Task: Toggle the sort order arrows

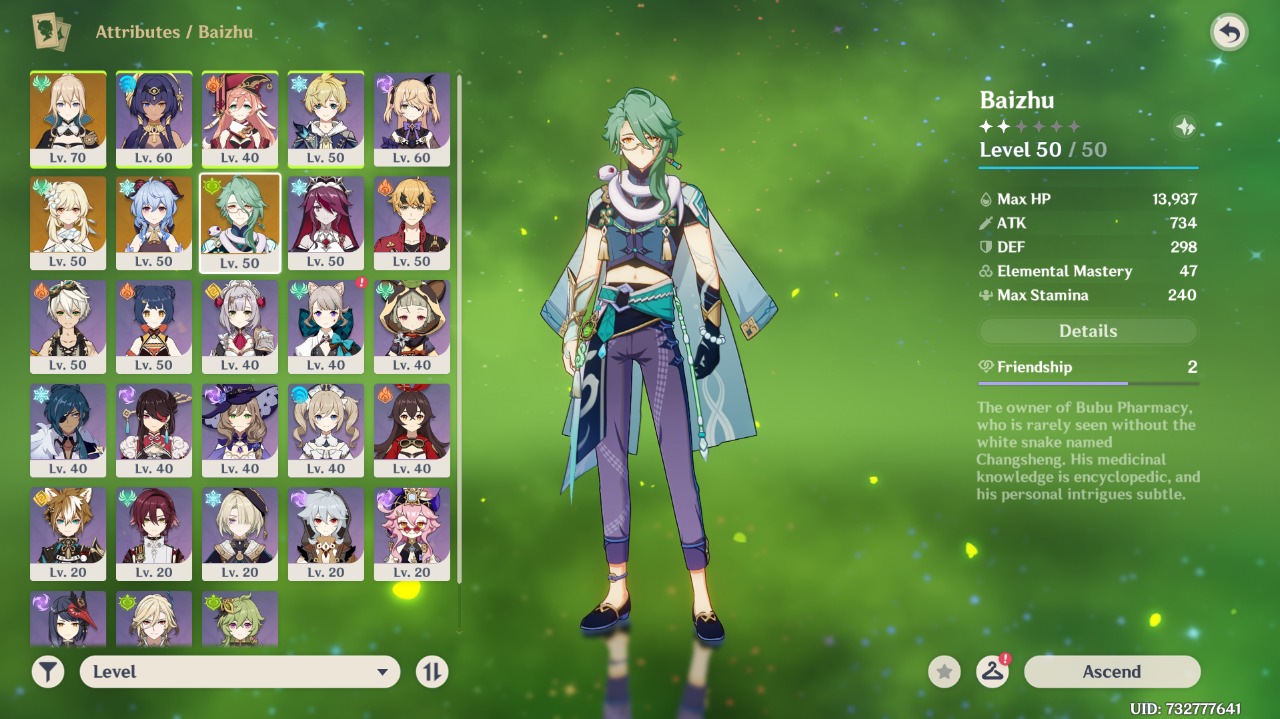Action: (x=432, y=672)
